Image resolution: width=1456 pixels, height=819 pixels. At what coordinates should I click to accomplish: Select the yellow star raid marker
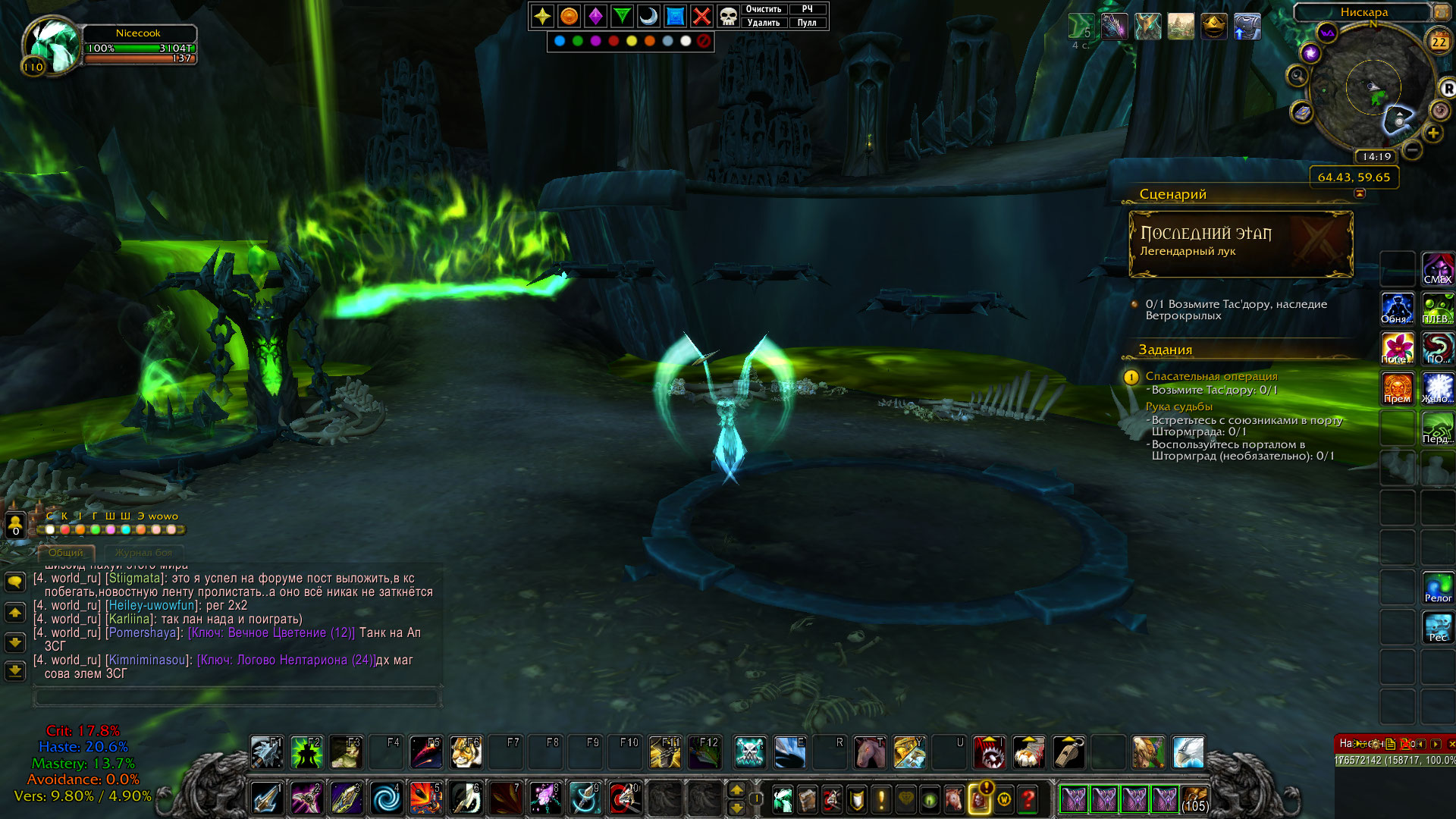[542, 16]
